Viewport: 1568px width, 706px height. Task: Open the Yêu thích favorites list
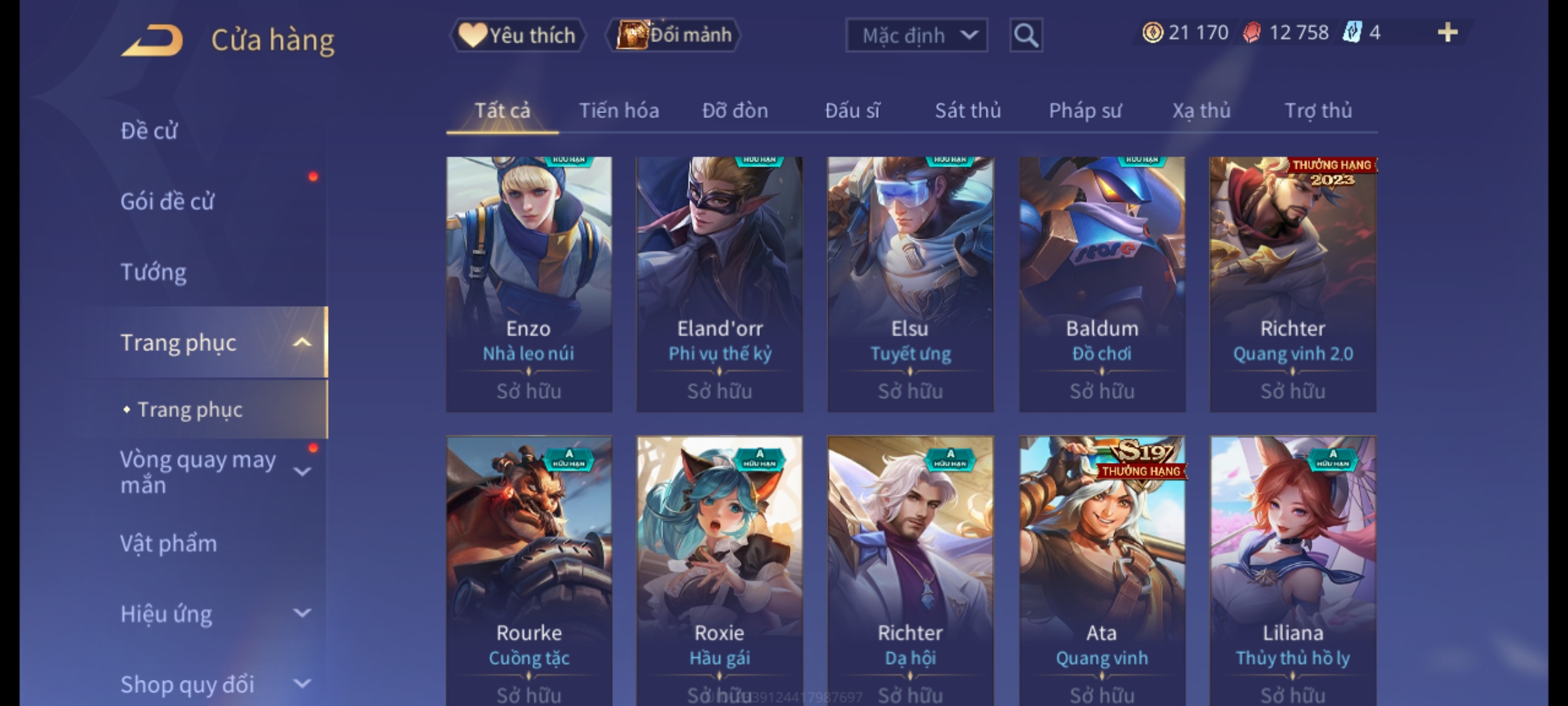[517, 35]
